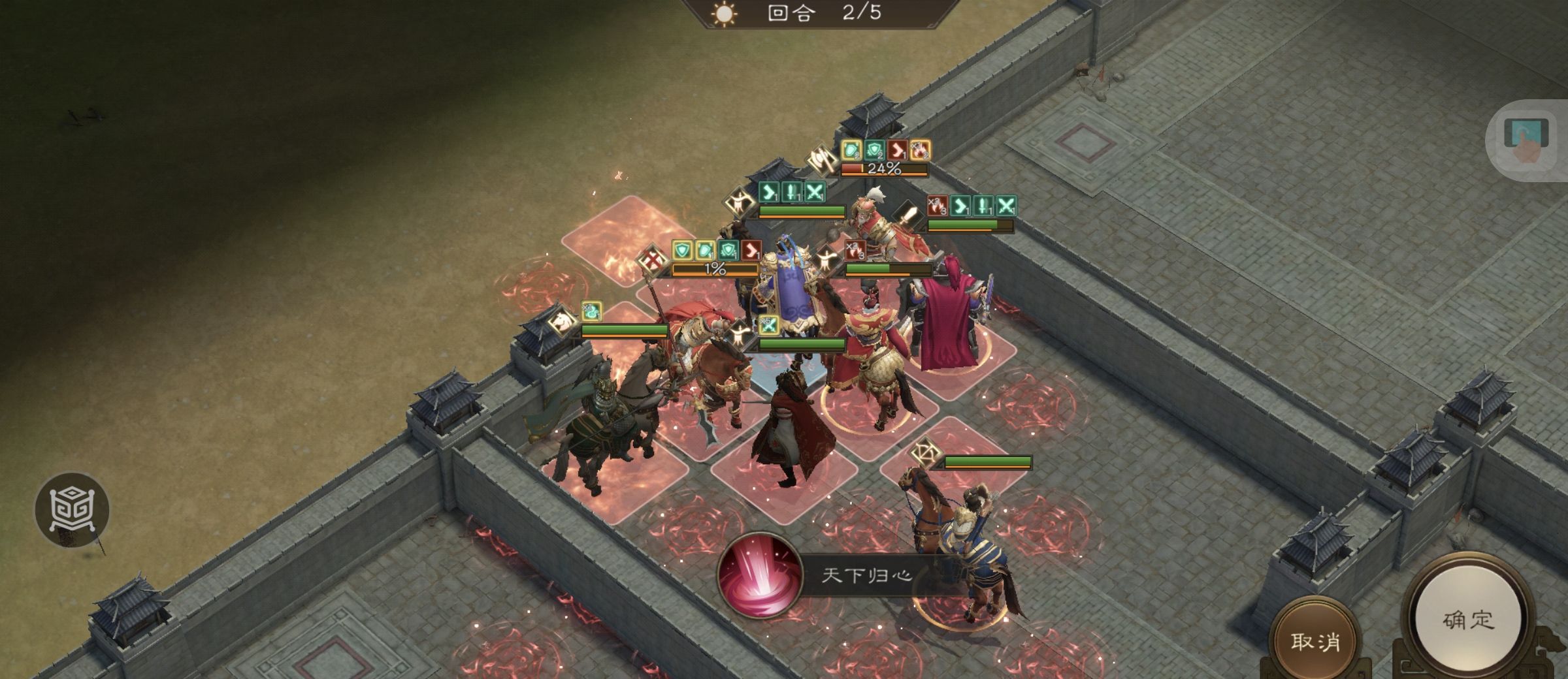Screen dimensions: 1568x679
Task: Confirm the action with 确定
Action: click(x=1468, y=620)
